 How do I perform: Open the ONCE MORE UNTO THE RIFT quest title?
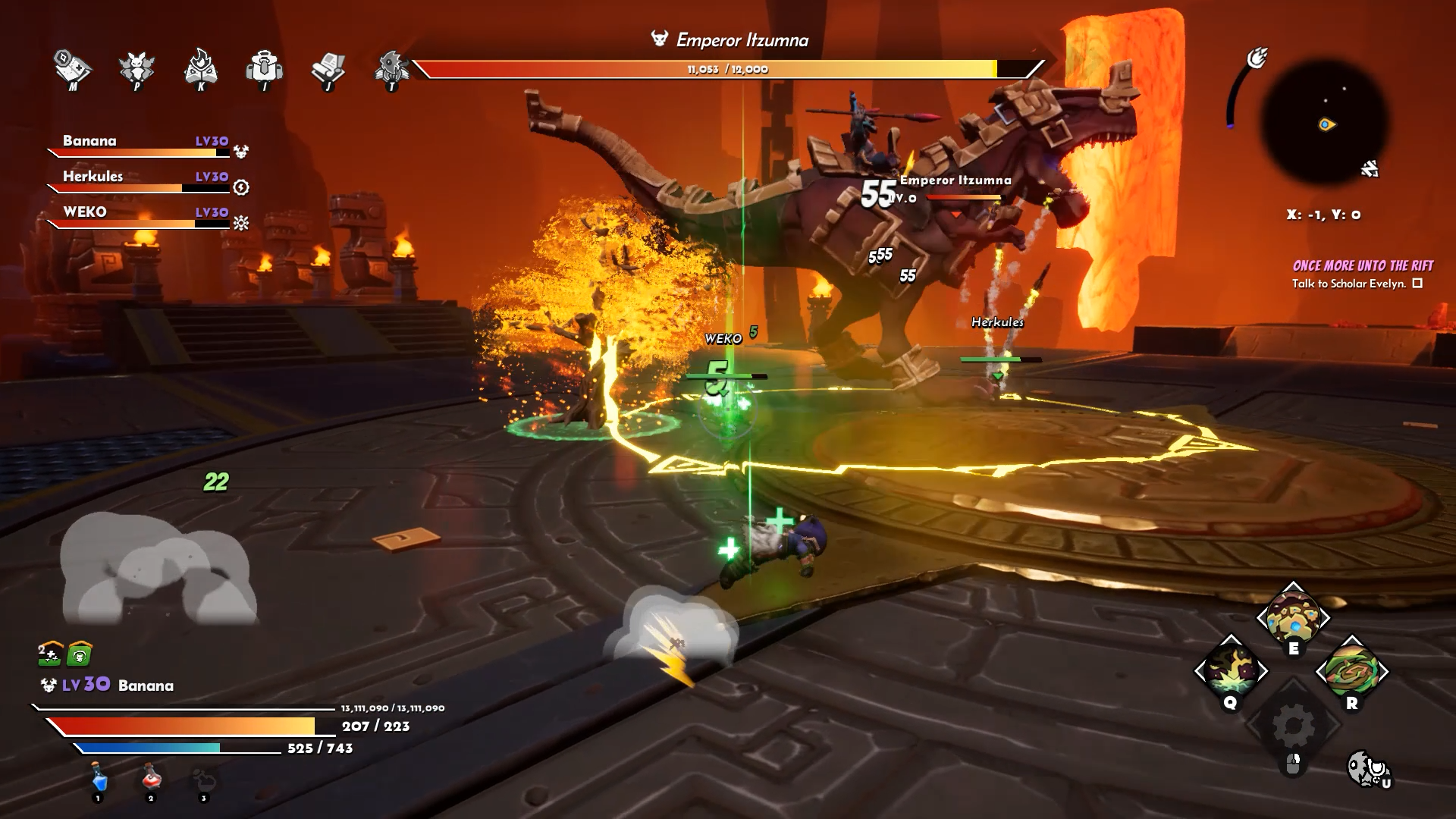1361,265
